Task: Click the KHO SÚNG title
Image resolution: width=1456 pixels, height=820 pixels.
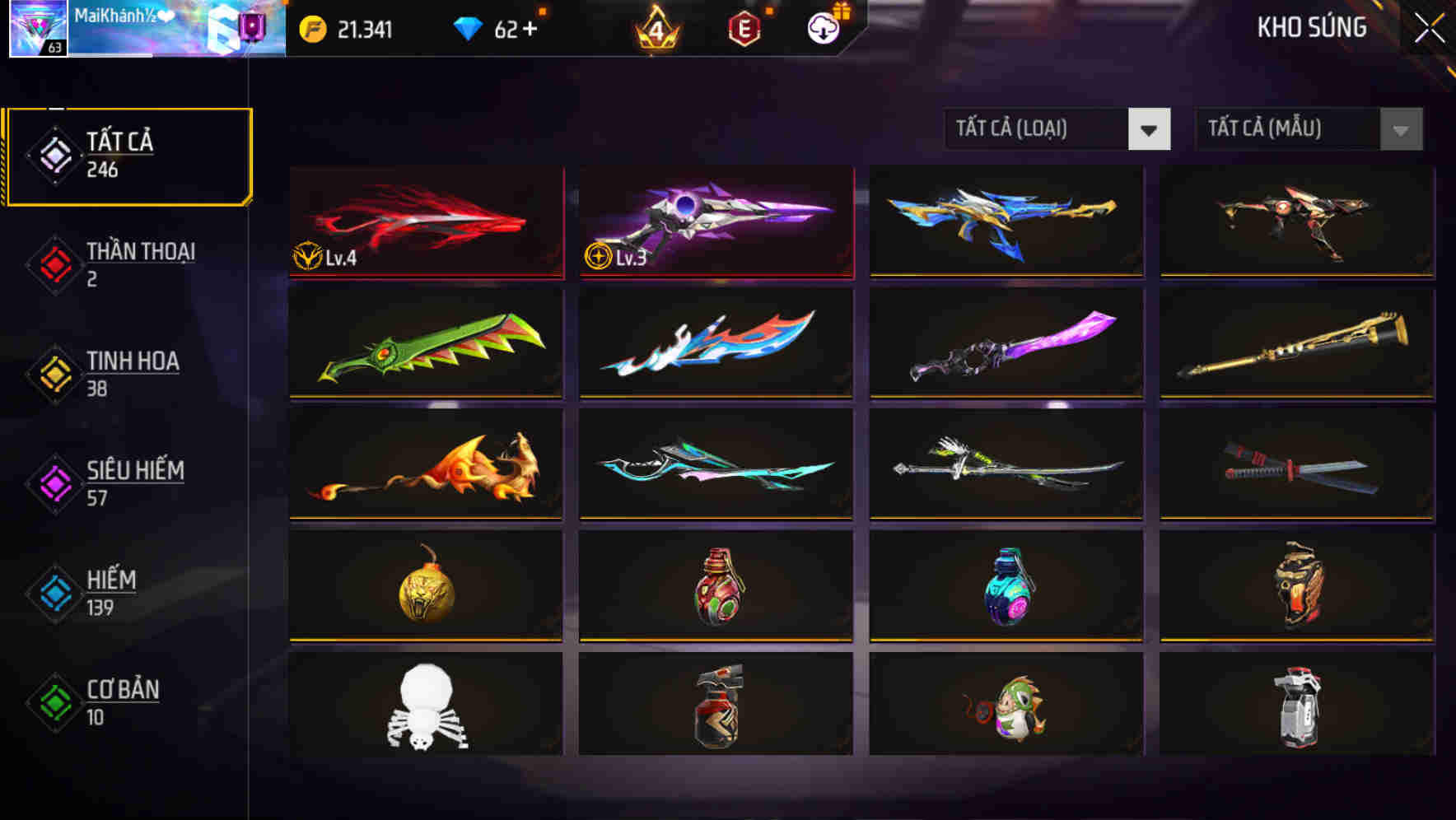Action: coord(1313,27)
